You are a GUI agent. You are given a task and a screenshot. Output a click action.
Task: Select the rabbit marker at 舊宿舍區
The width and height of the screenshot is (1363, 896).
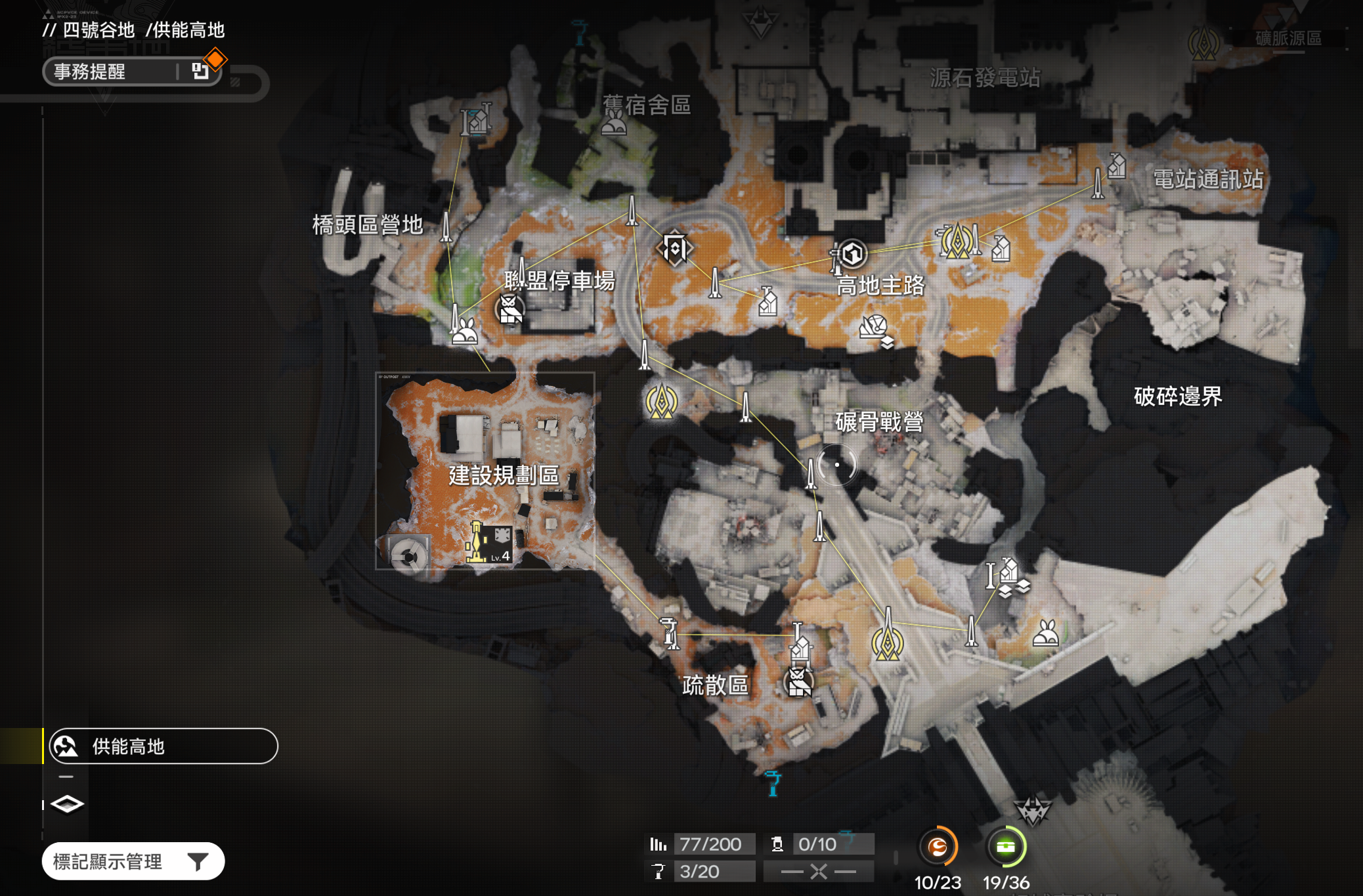pyautogui.click(x=614, y=123)
